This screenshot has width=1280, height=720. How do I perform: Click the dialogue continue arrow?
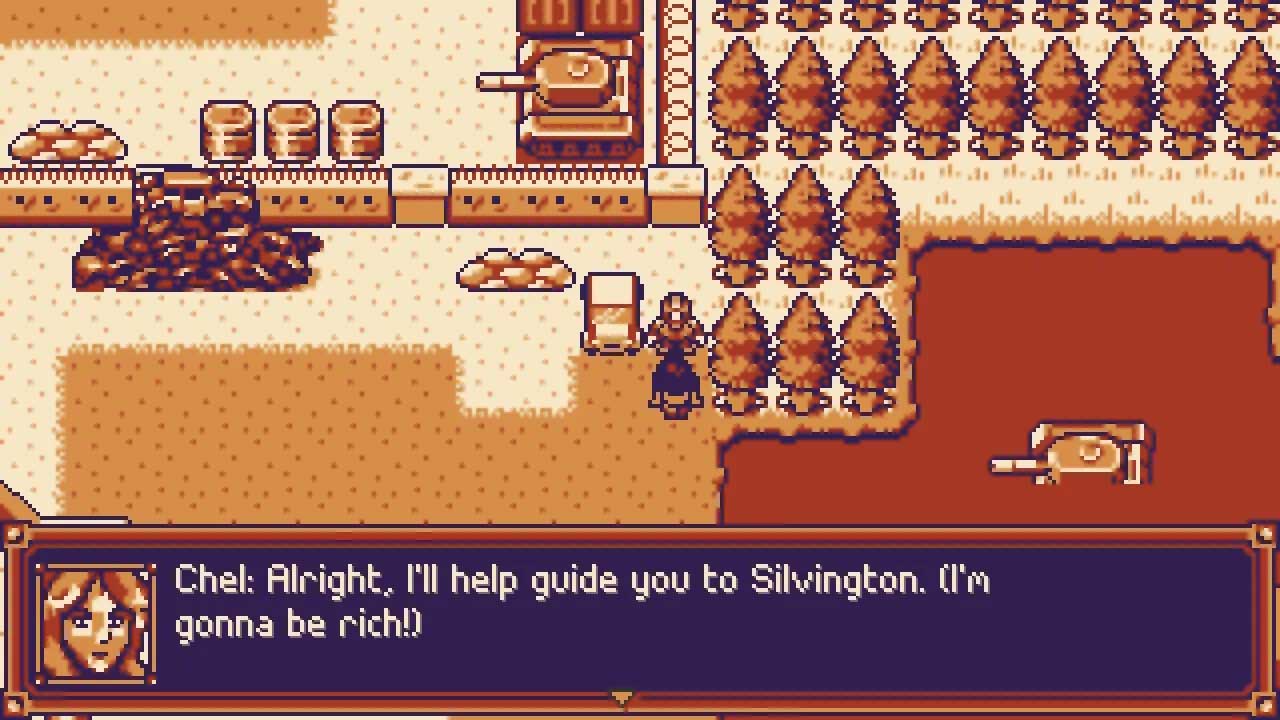[x=621, y=698]
